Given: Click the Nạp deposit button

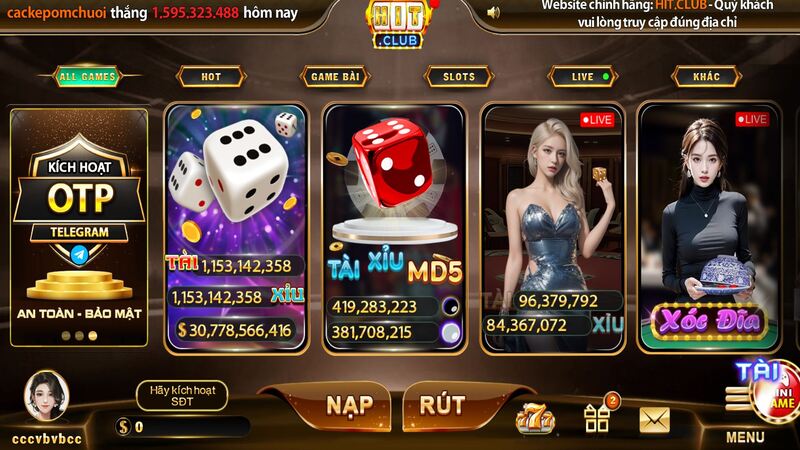Looking at the screenshot, I should pyautogui.click(x=349, y=404).
